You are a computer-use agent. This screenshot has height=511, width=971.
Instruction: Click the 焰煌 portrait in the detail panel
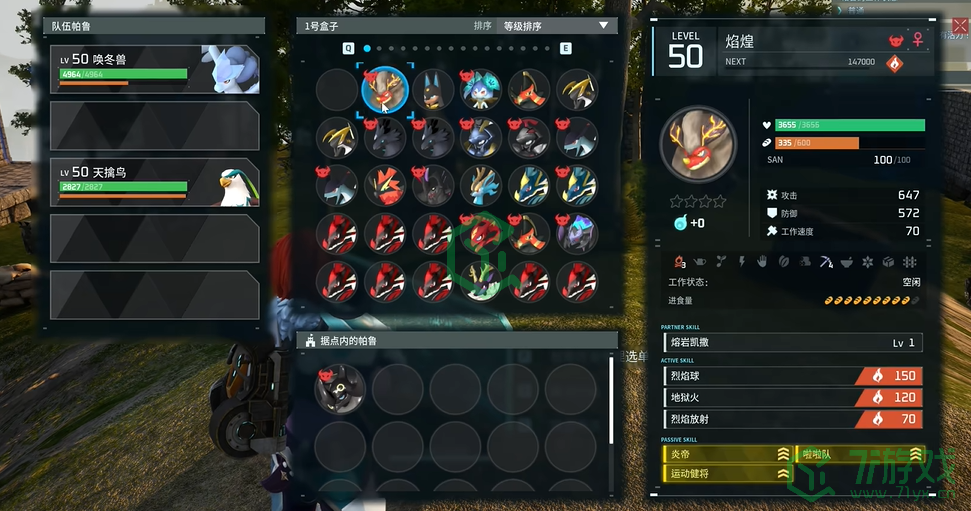point(697,143)
